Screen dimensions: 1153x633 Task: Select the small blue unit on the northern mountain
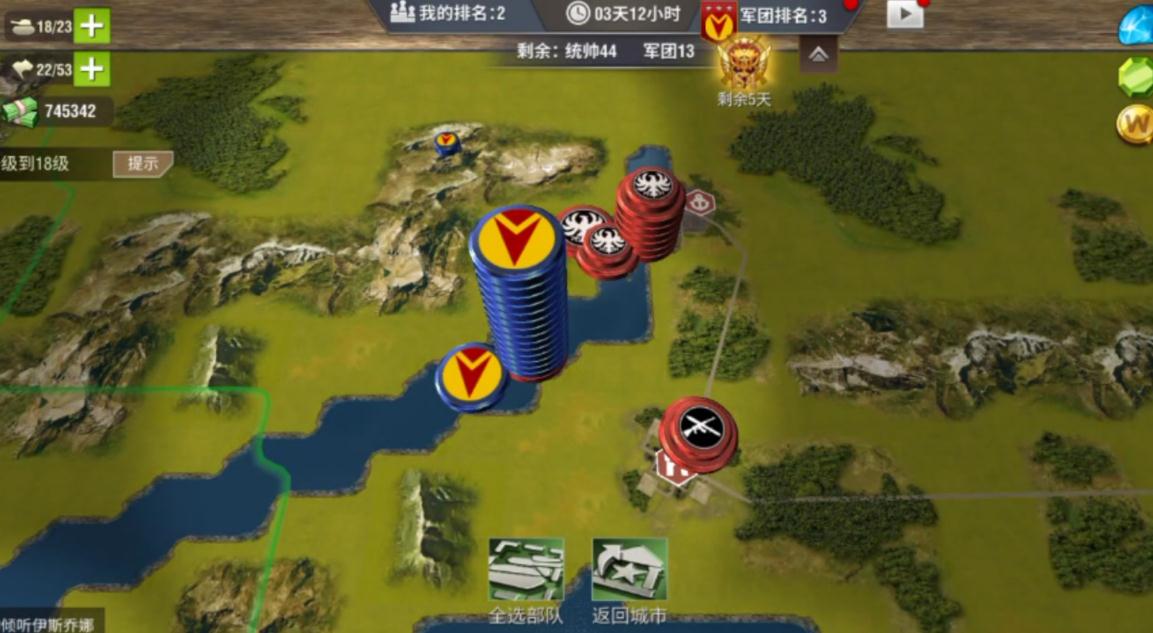[x=447, y=143]
